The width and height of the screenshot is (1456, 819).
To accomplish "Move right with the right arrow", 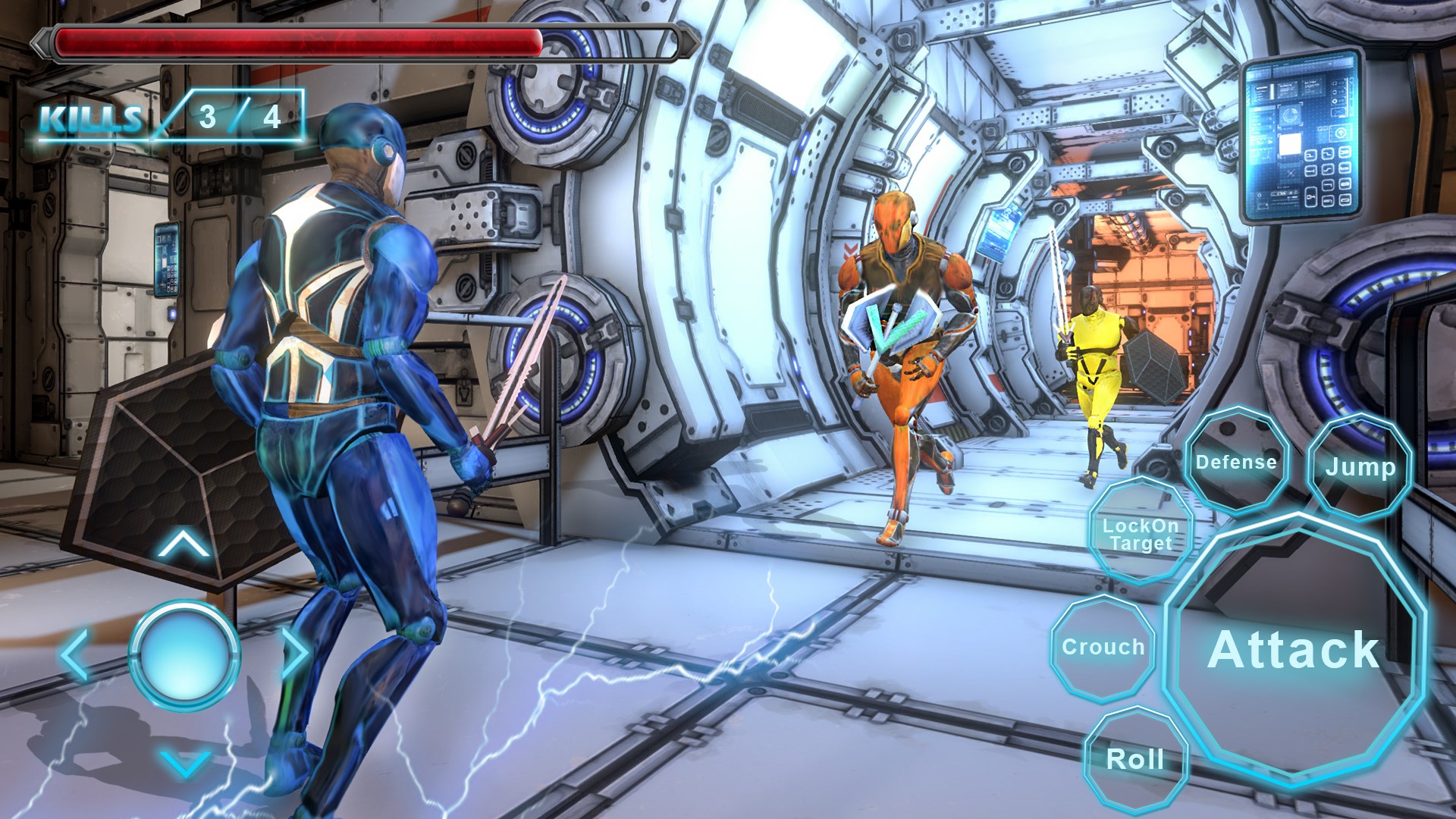I will coord(294,652).
